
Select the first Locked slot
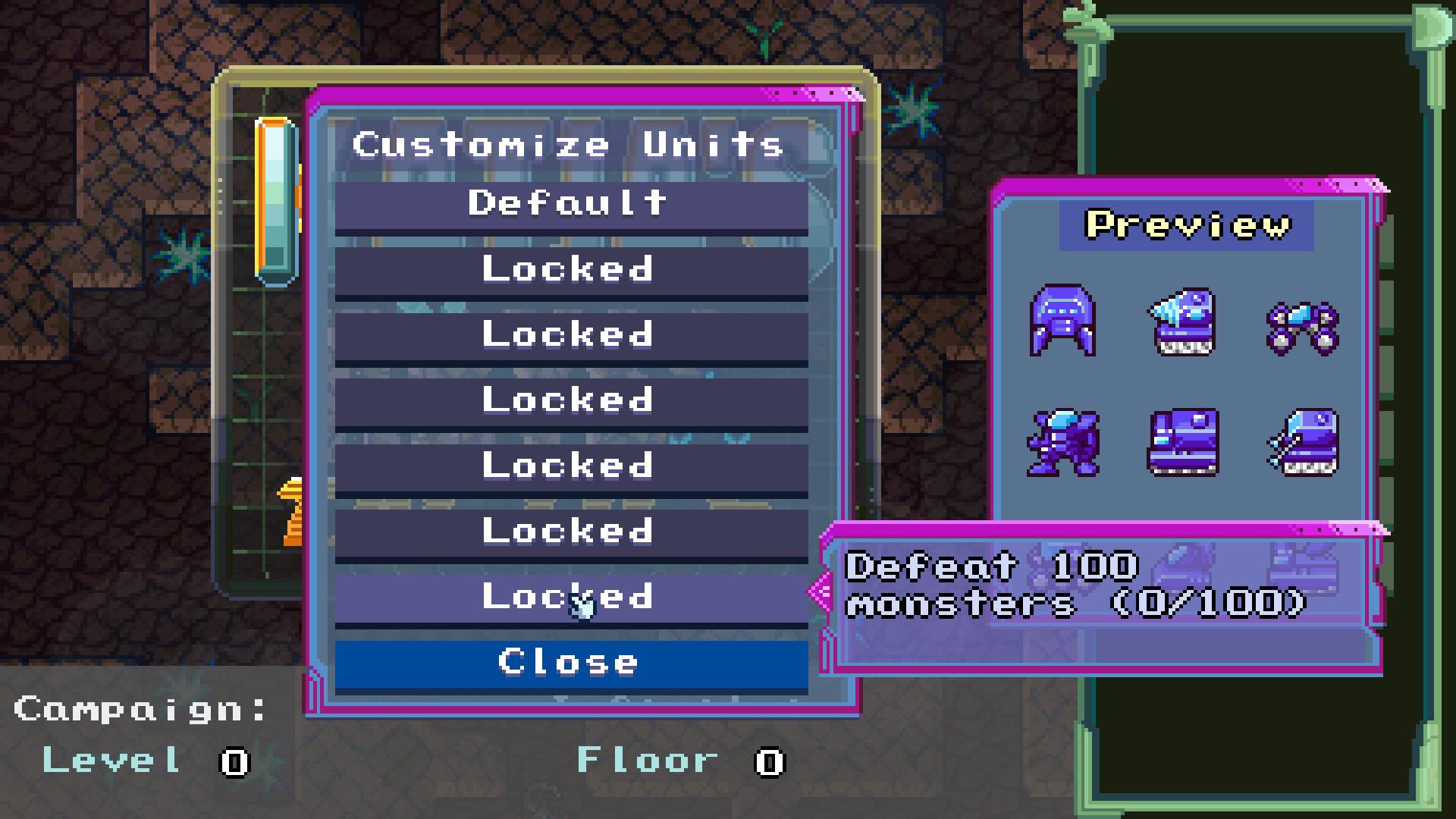click(x=570, y=268)
